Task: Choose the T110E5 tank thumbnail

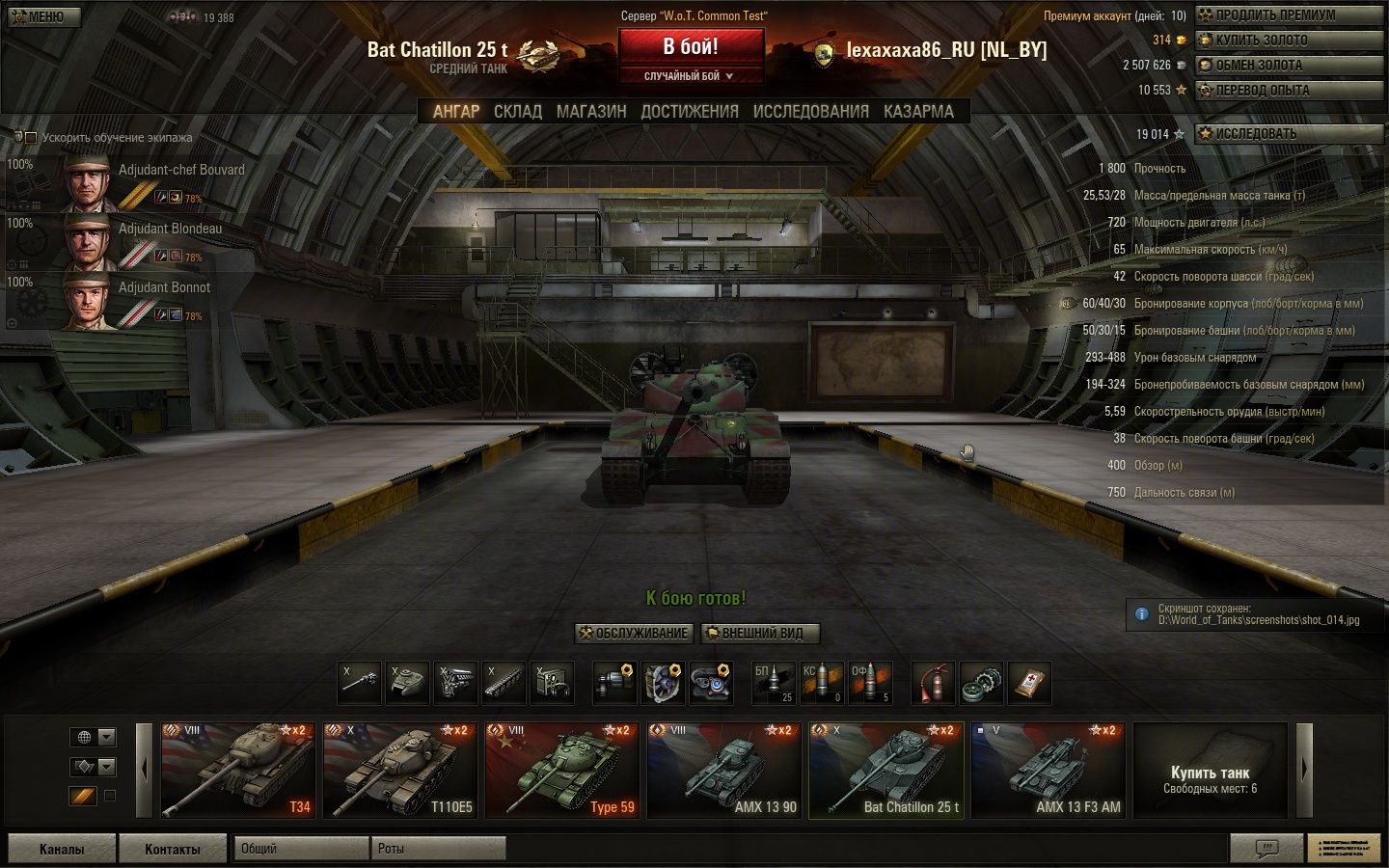Action: (399, 771)
